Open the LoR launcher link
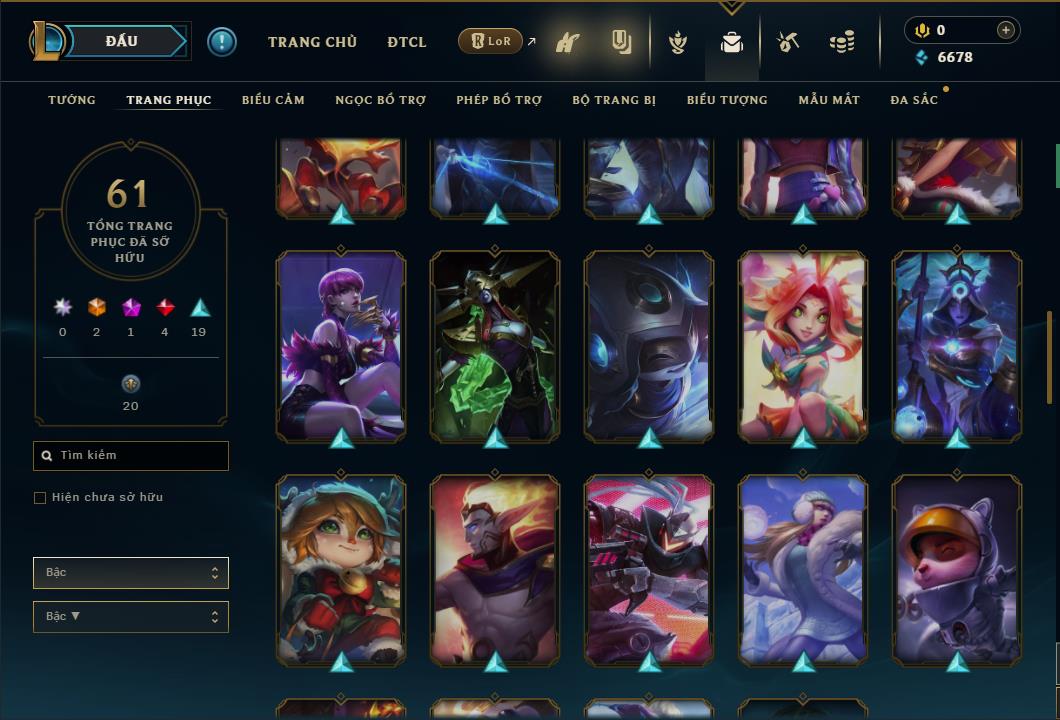This screenshot has height=720, width=1060. [x=491, y=42]
